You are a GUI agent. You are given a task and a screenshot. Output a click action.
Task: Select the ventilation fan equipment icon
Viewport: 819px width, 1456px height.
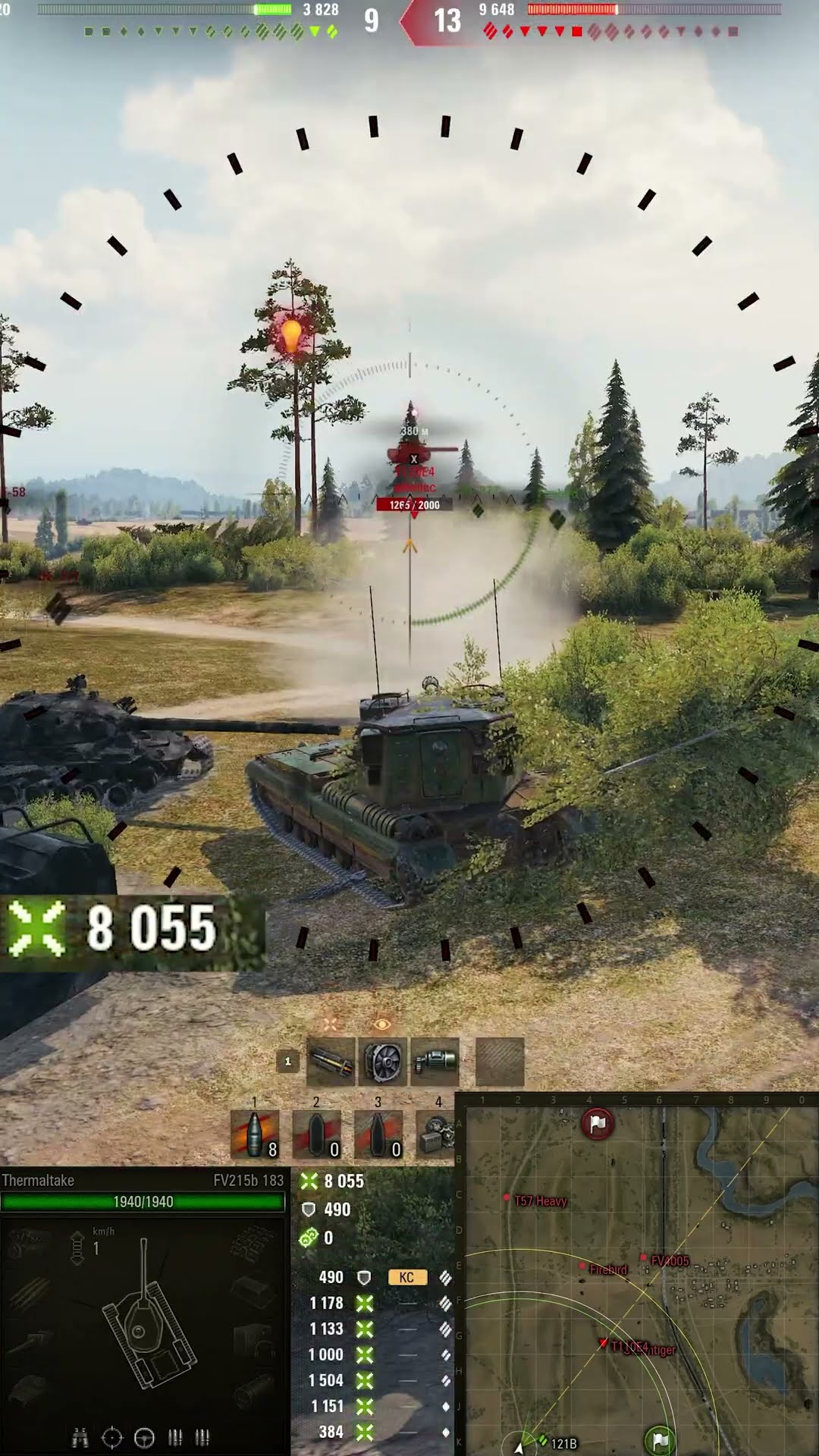pyautogui.click(x=383, y=1062)
